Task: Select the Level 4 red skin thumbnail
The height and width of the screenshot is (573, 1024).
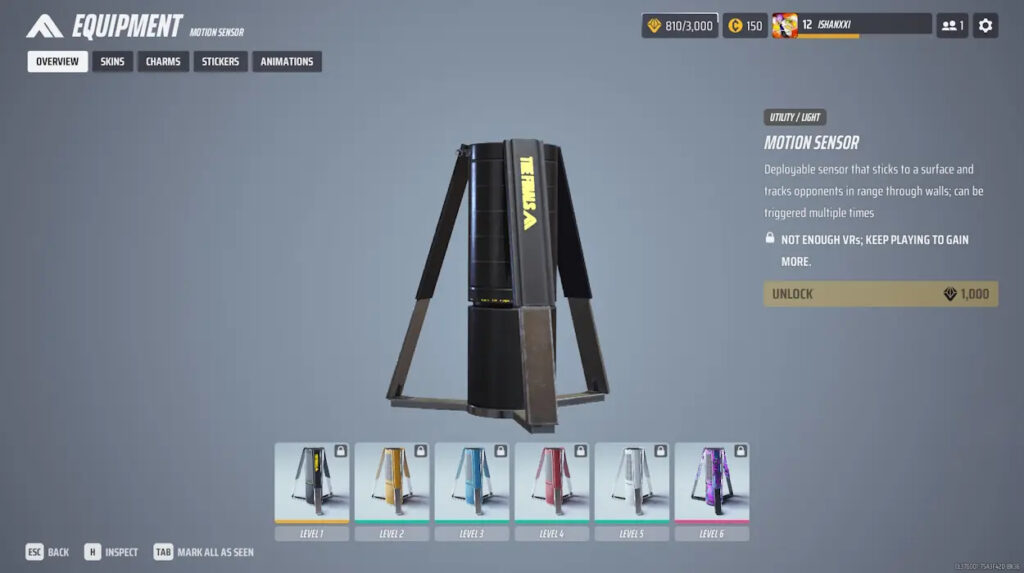Action: point(552,482)
